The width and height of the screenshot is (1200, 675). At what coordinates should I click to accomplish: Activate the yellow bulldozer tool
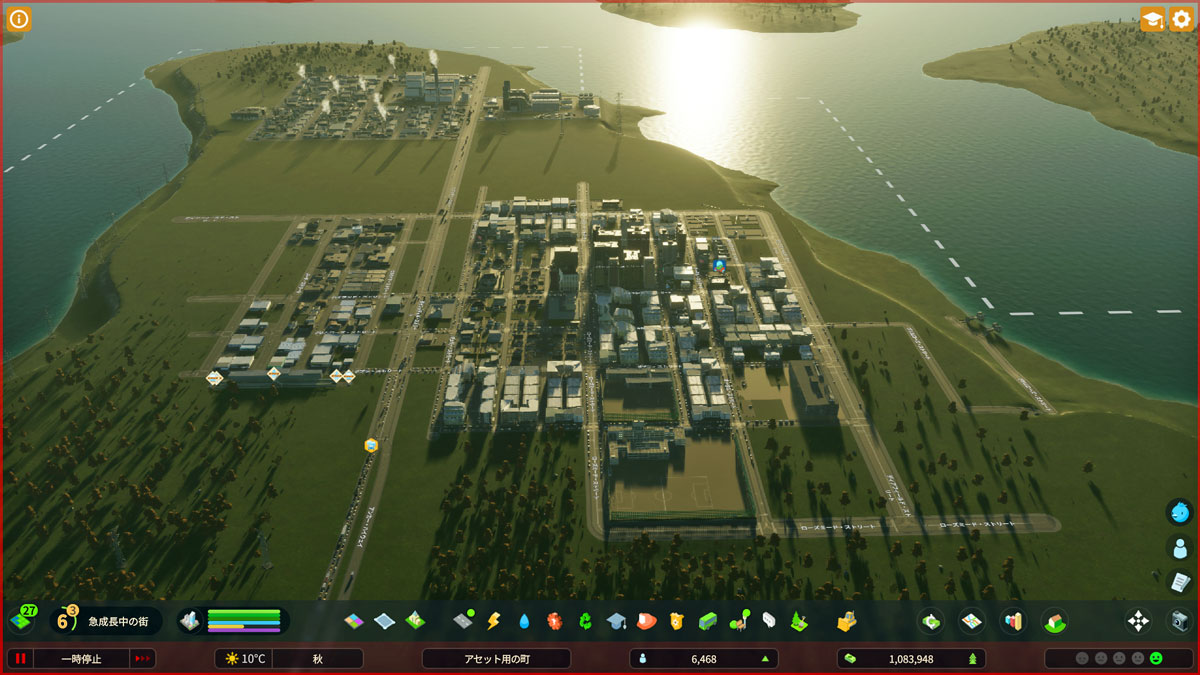pos(847,621)
